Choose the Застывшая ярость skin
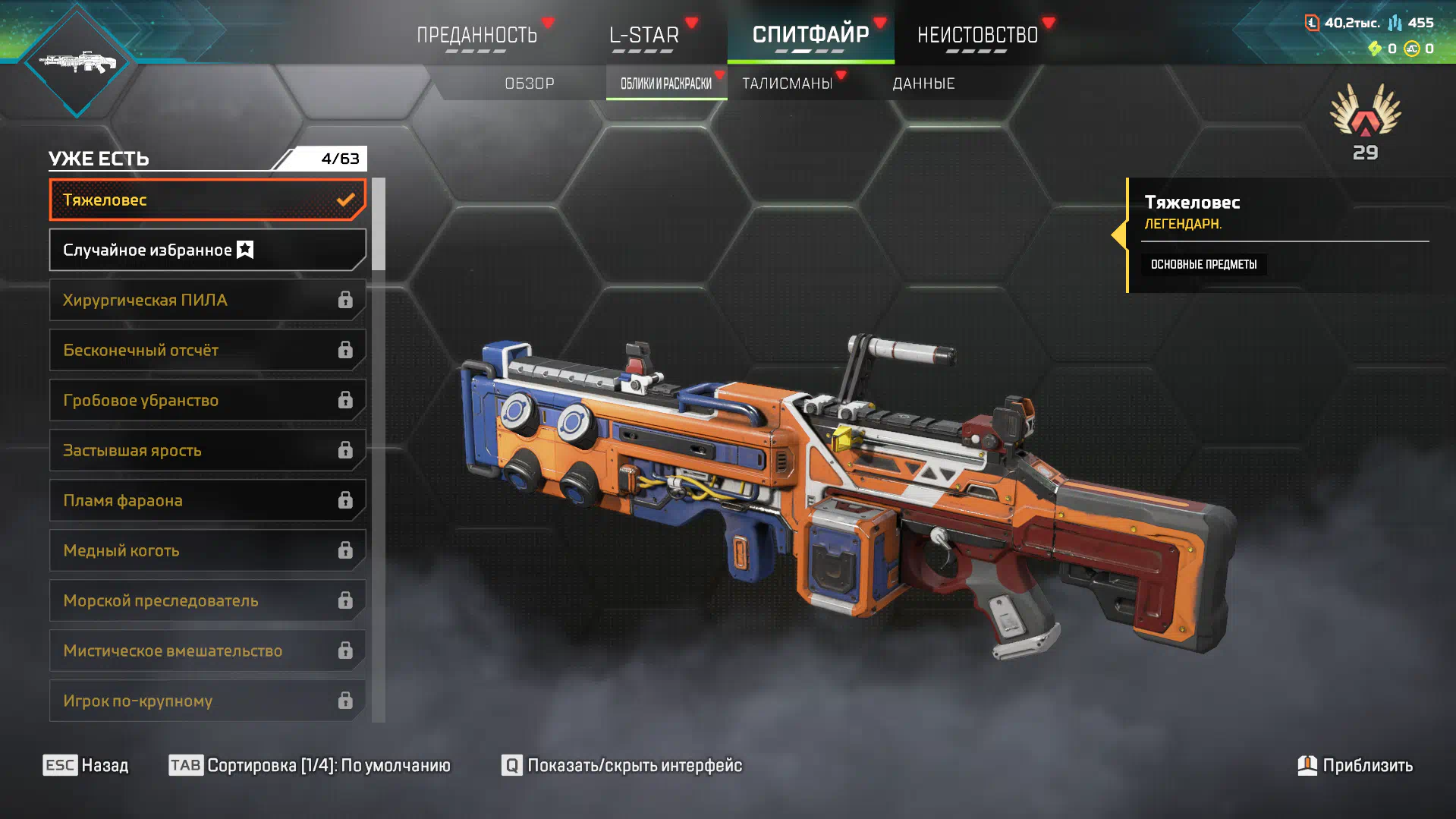This screenshot has width=1456, height=819. tap(207, 450)
